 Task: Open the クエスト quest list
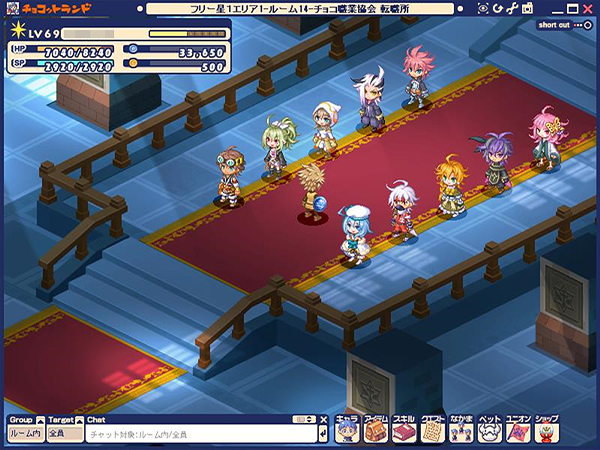433,429
